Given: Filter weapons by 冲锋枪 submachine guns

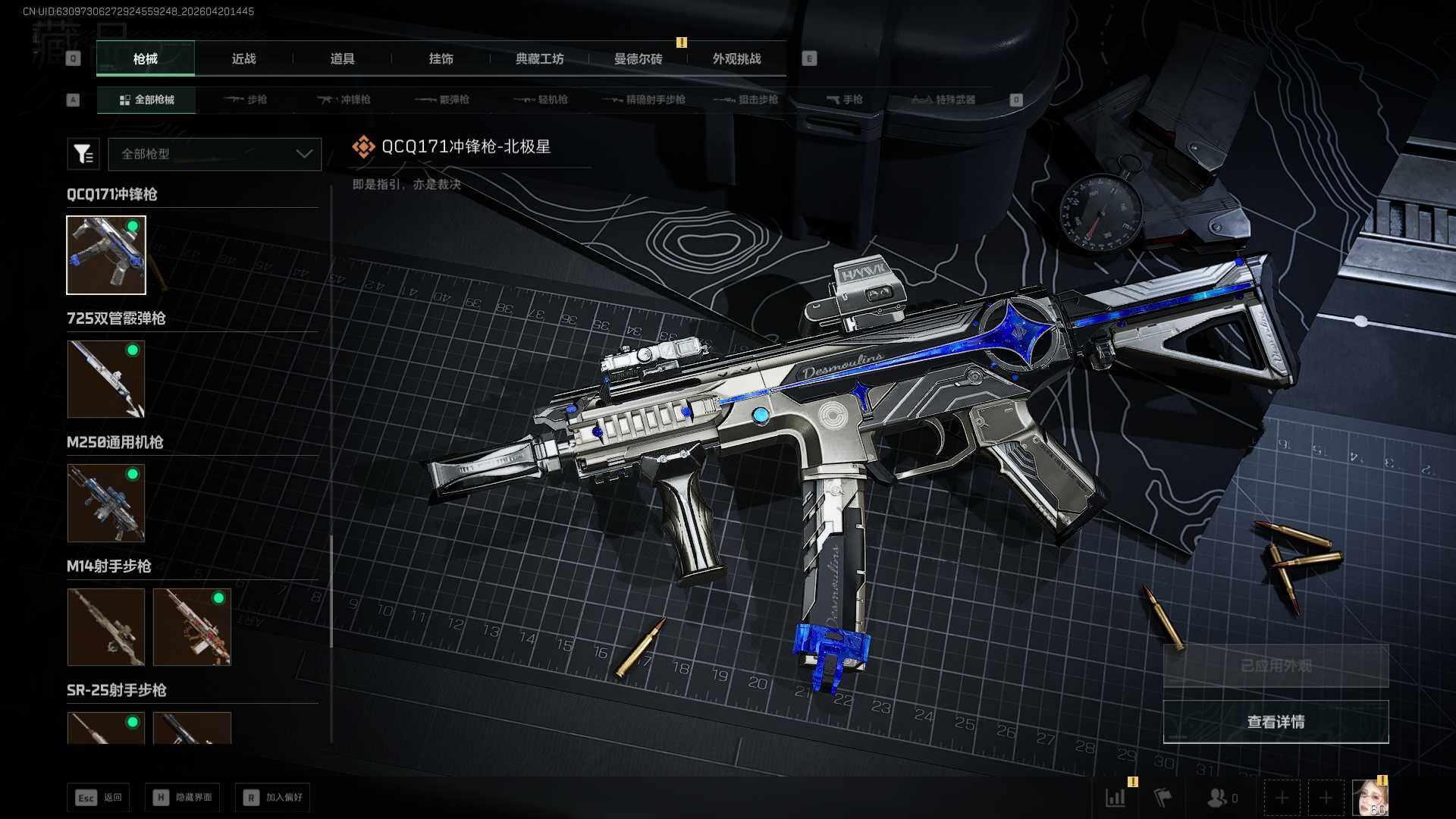Looking at the screenshot, I should [344, 99].
